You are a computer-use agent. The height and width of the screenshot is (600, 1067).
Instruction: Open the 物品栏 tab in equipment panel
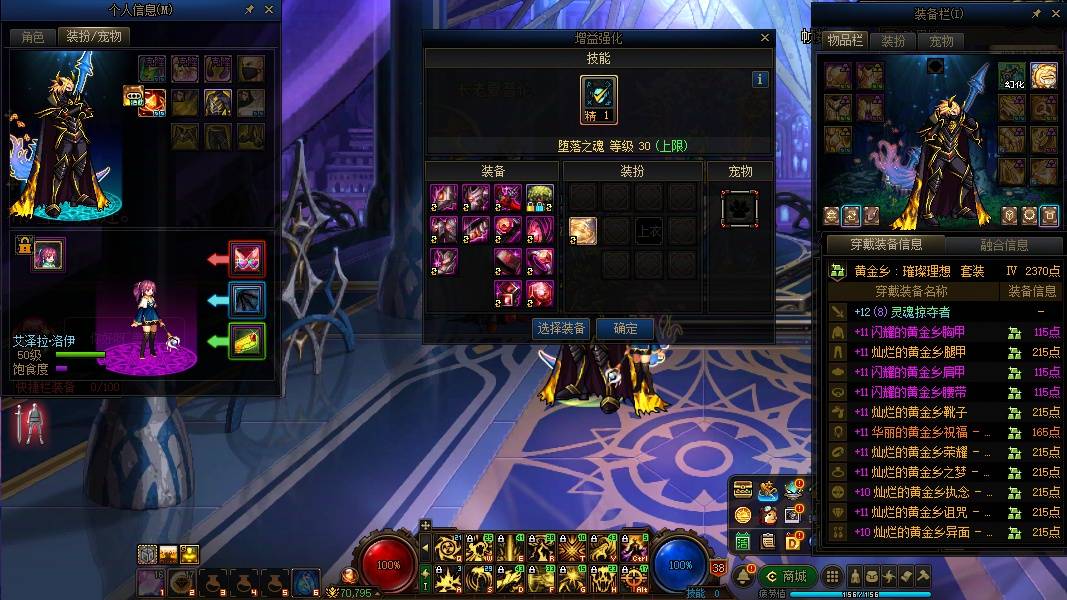tap(844, 40)
